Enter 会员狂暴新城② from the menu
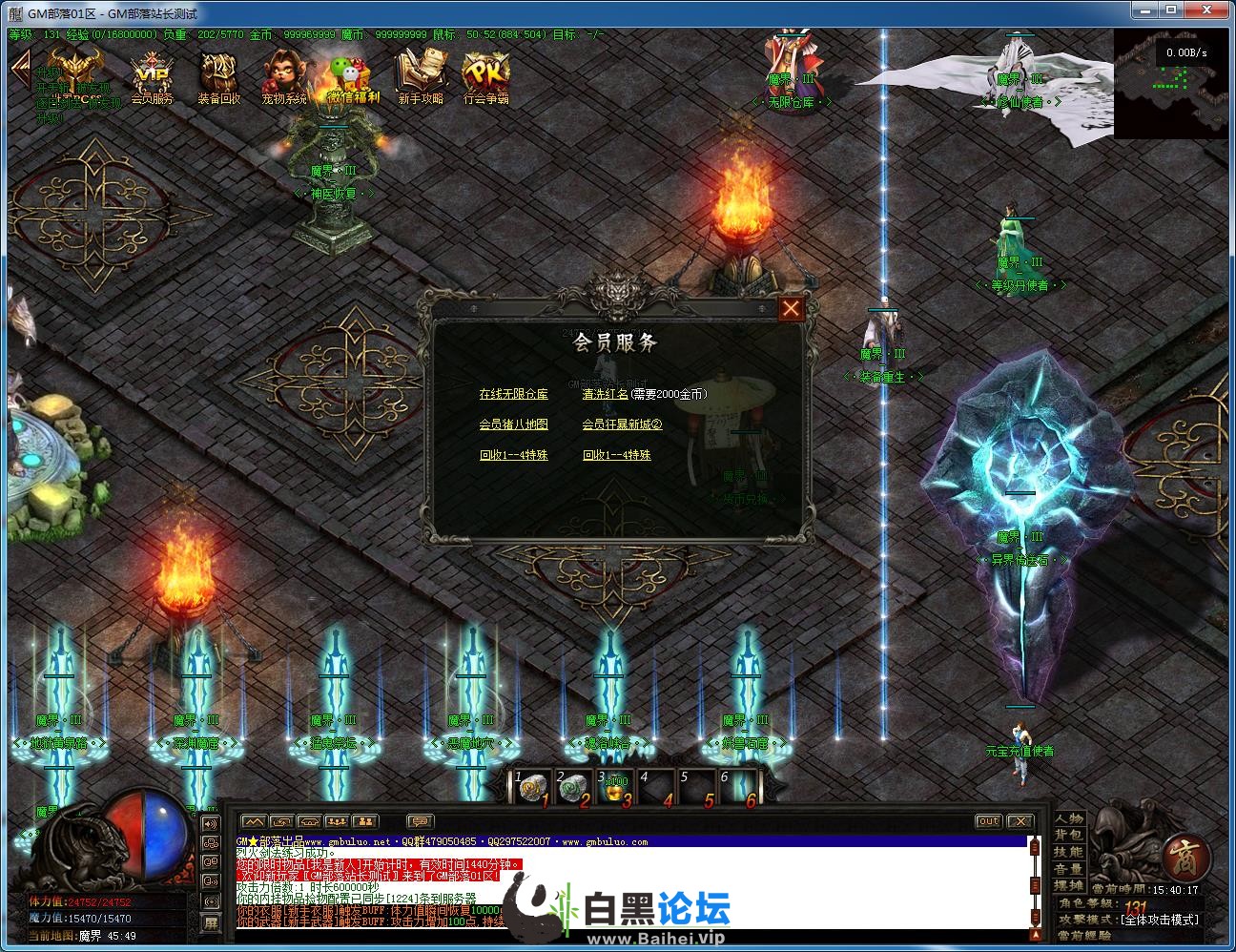The height and width of the screenshot is (952, 1236). coord(622,424)
